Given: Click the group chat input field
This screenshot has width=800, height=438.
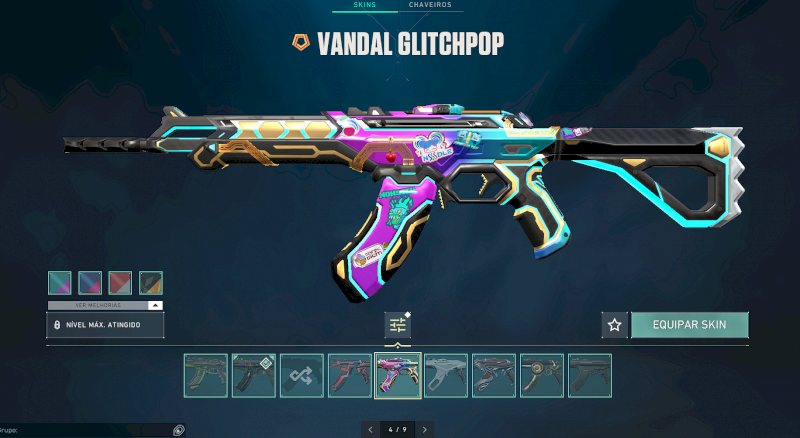Looking at the screenshot, I should click(90, 430).
